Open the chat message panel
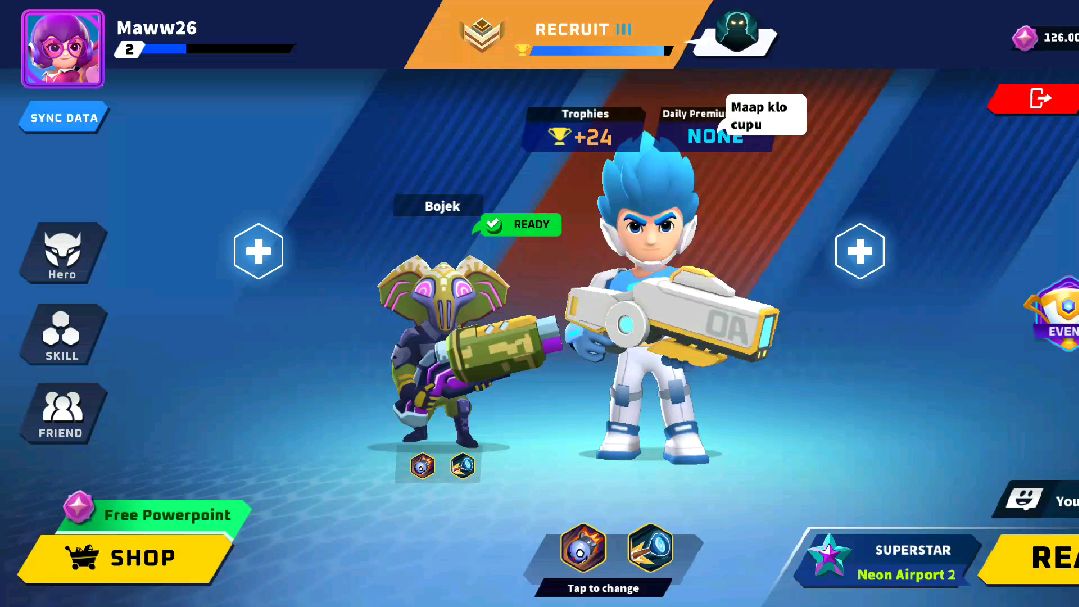The width and height of the screenshot is (1079, 607). pyautogui.click(x=1040, y=500)
